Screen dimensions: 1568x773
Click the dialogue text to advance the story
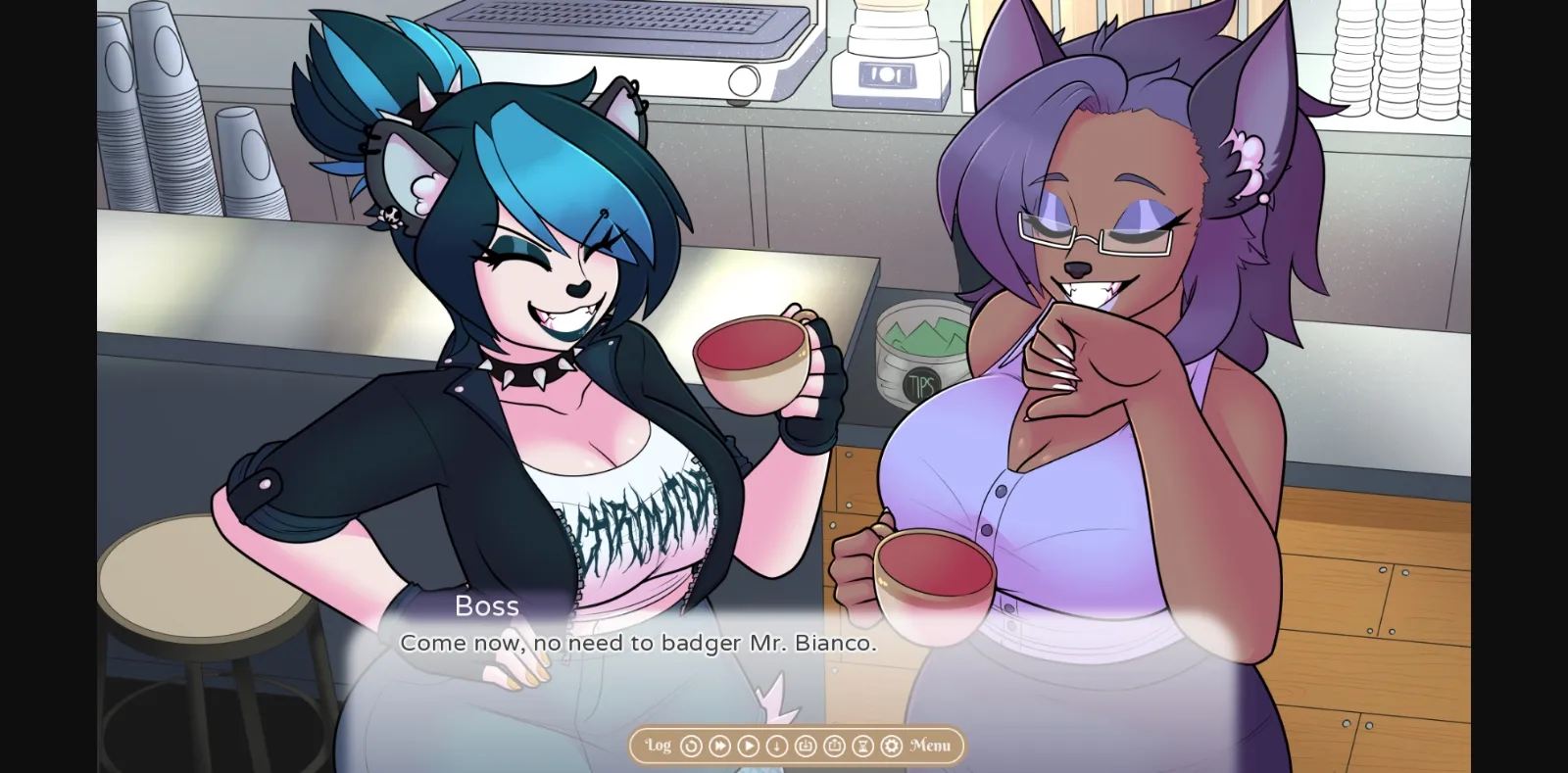coord(638,644)
